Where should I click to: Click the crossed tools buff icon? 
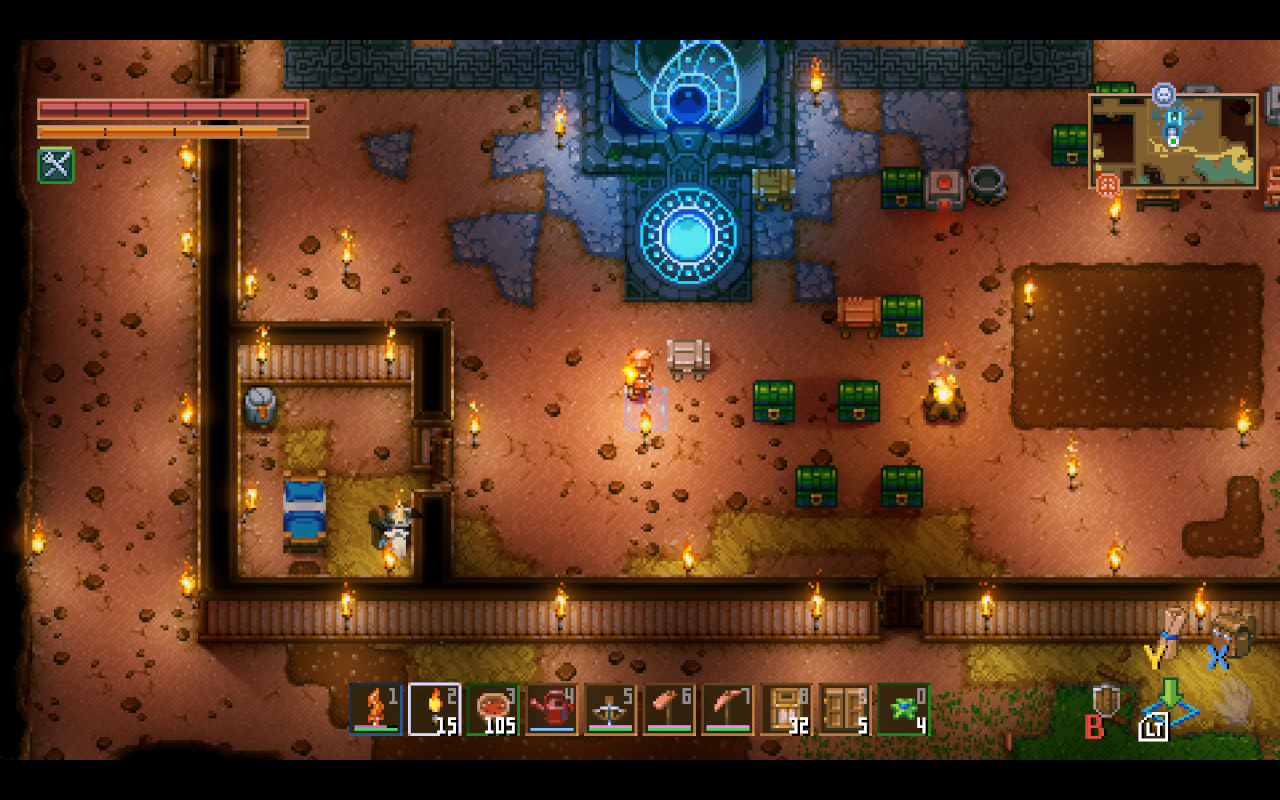[x=56, y=165]
